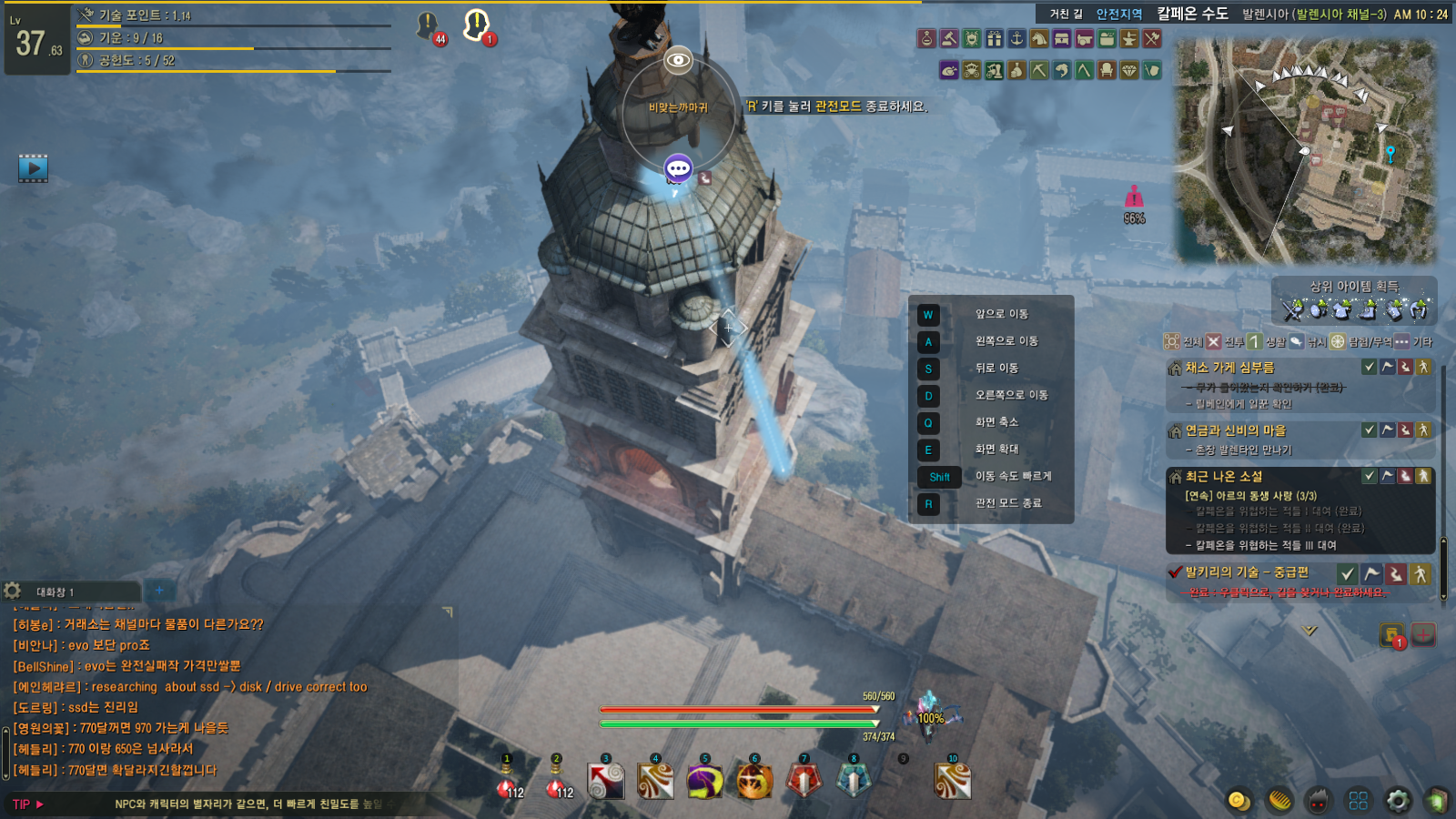The width and height of the screenshot is (1456, 819).
Task: Open the minimap
Action: (x=1307, y=151)
